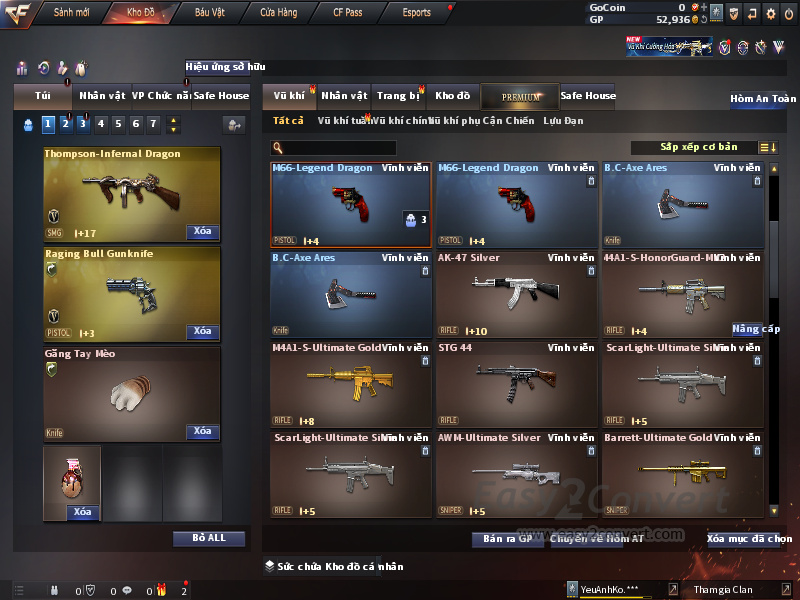Sell items with Bán ra GP
Viewport: 800px width, 600px height.
[x=507, y=539]
